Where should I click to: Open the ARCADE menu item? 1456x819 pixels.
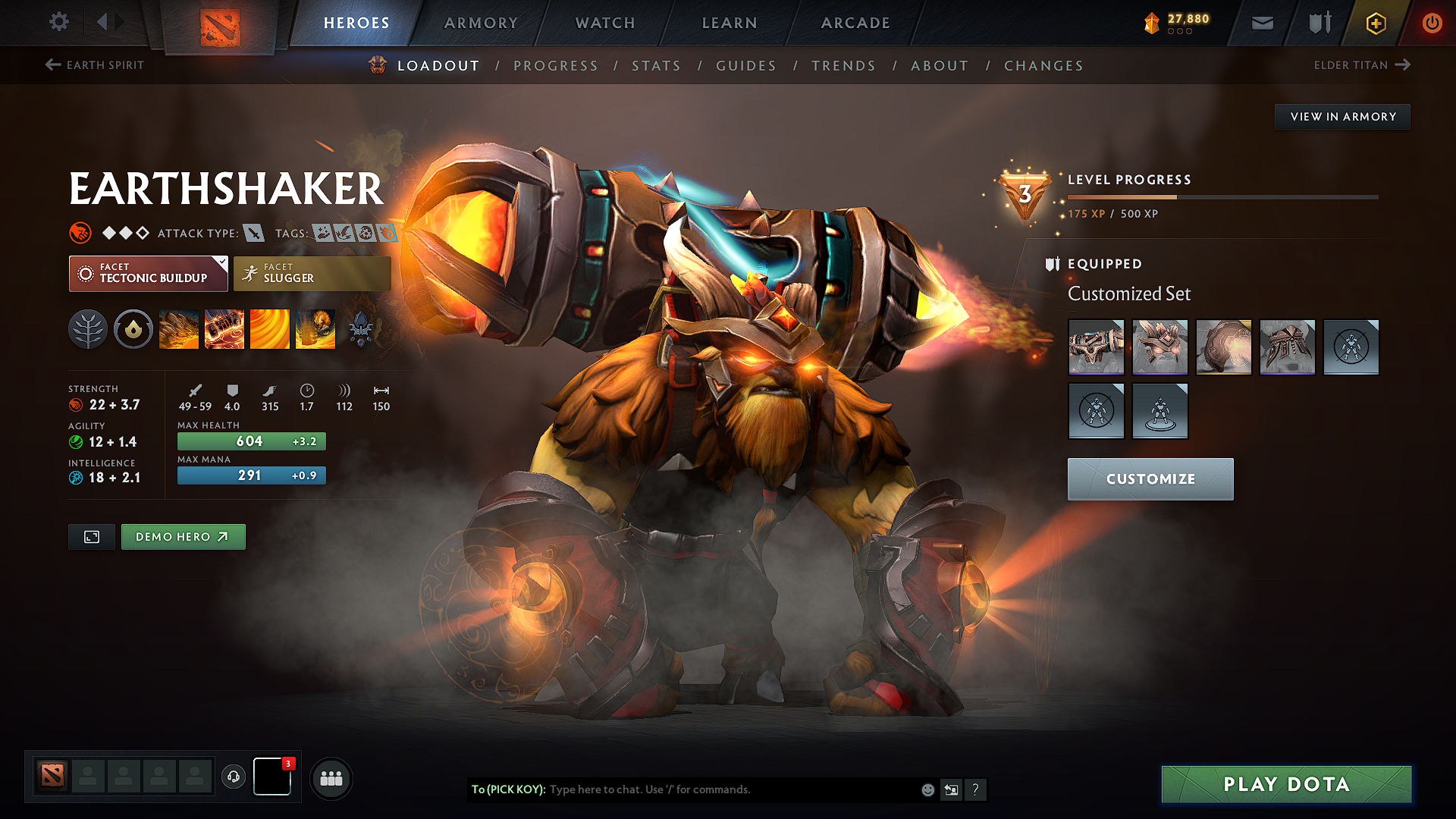(855, 23)
